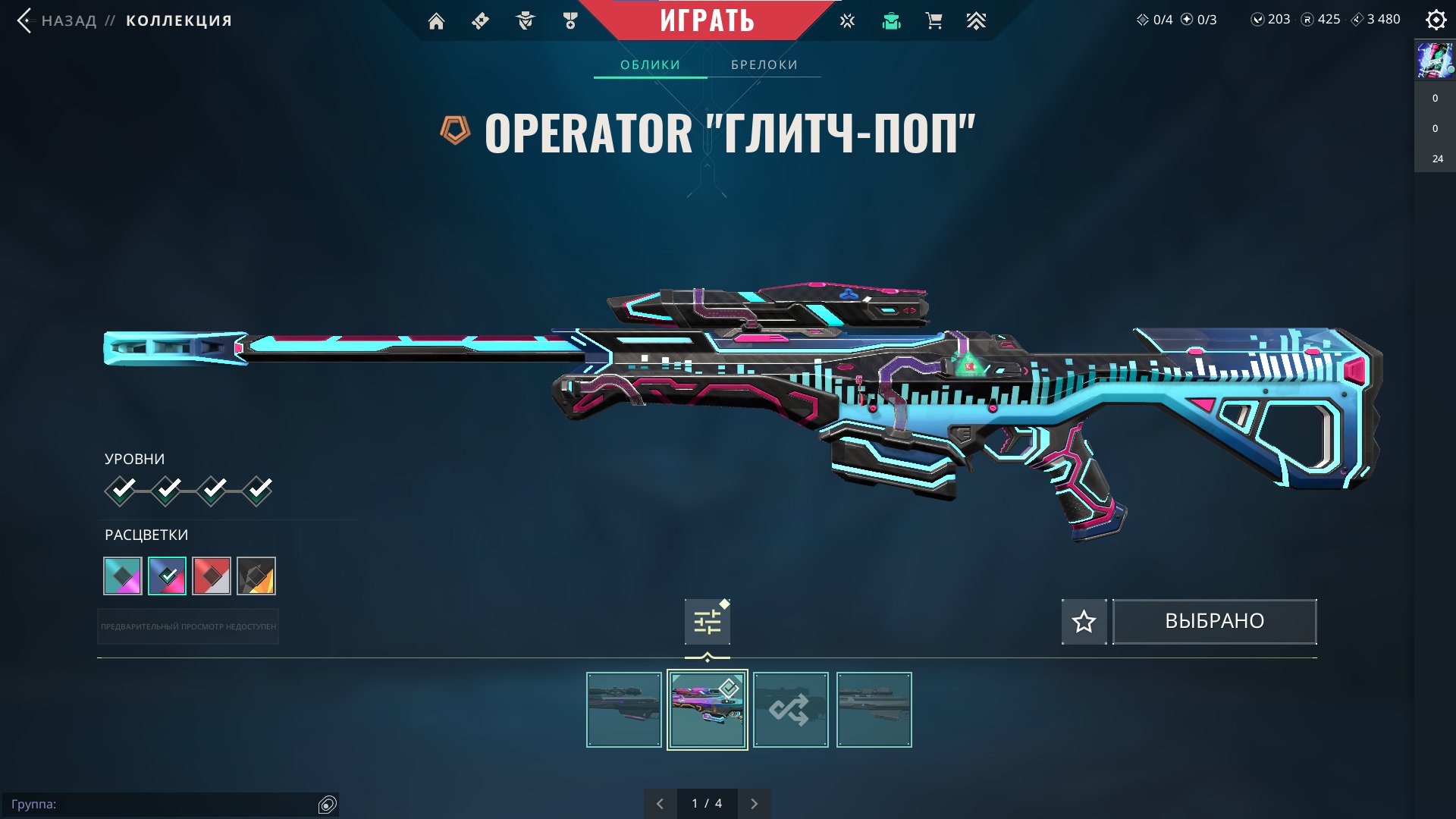
Task: Switch to the БРЕЛОКИ tab
Action: (x=764, y=64)
